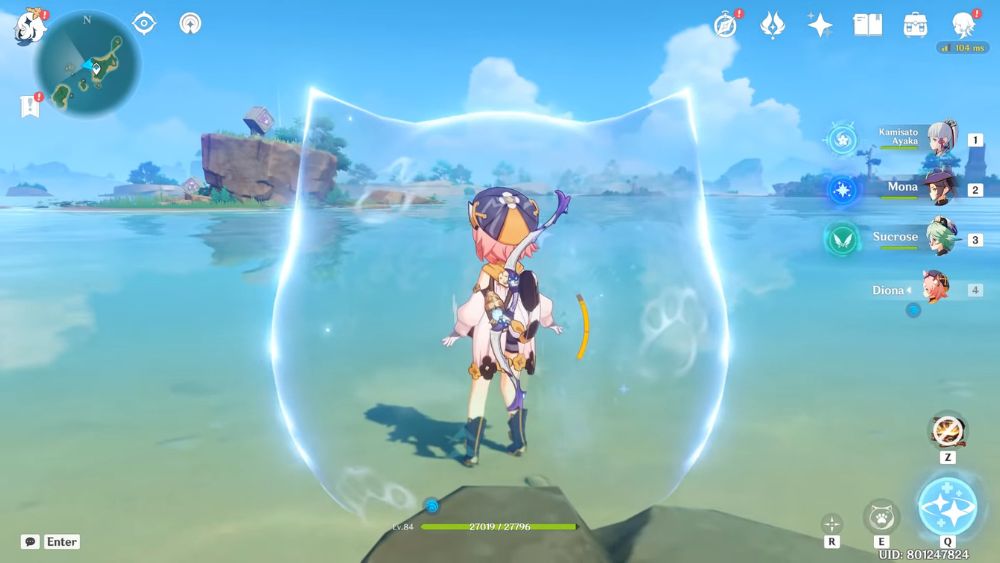Activate Diona's cat paw elemental skill
This screenshot has height=563, width=1000.
881,516
